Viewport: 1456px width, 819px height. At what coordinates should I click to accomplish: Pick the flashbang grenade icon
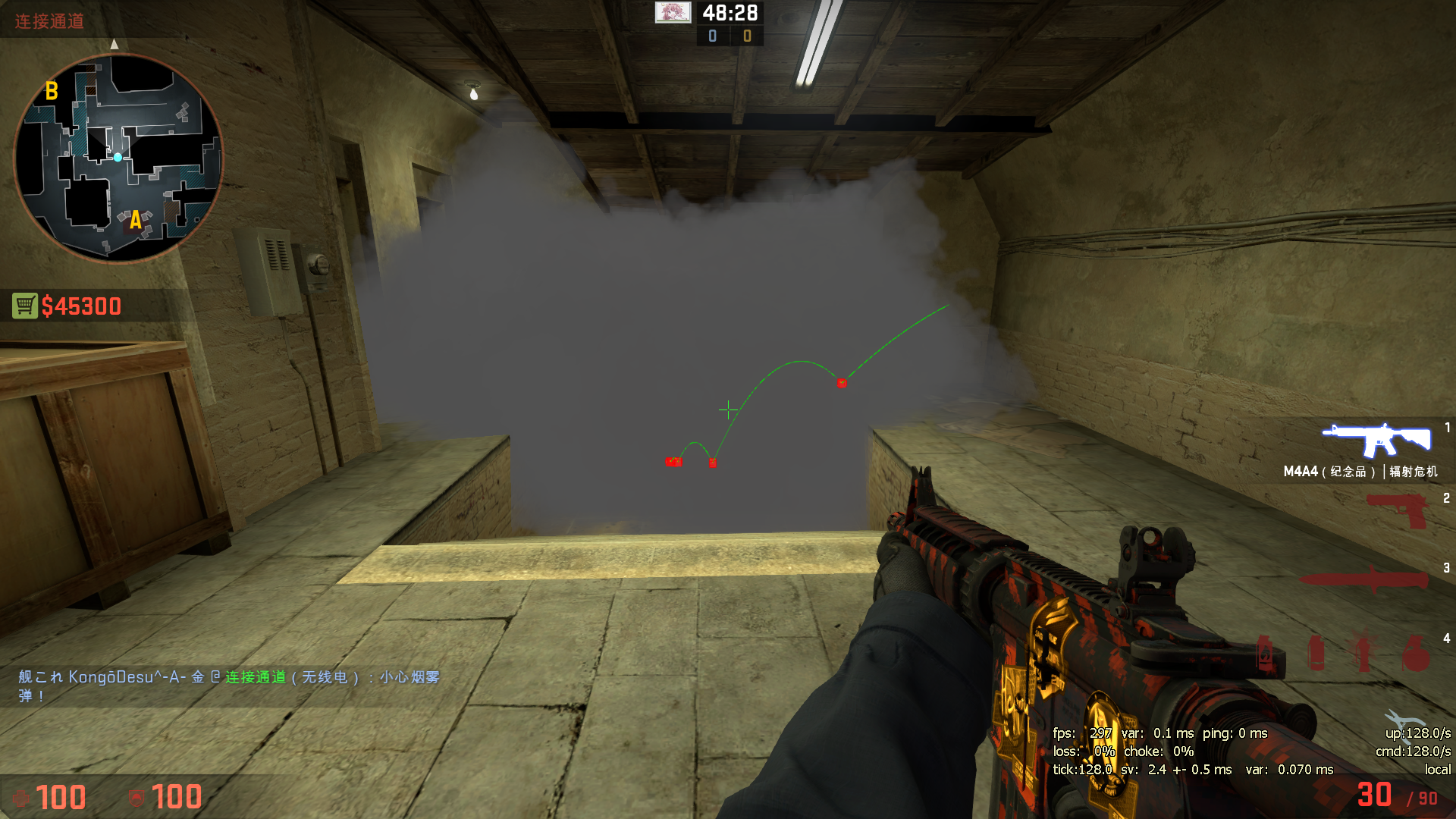coord(1363,653)
